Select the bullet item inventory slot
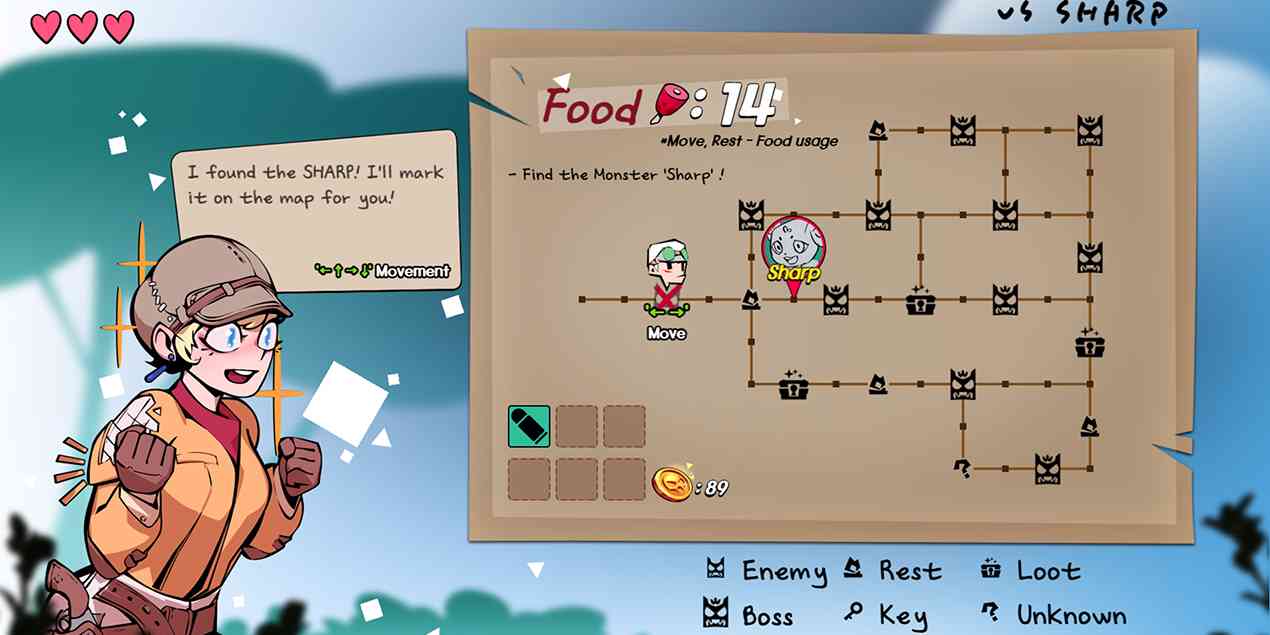This screenshot has width=1270, height=635. point(529,426)
